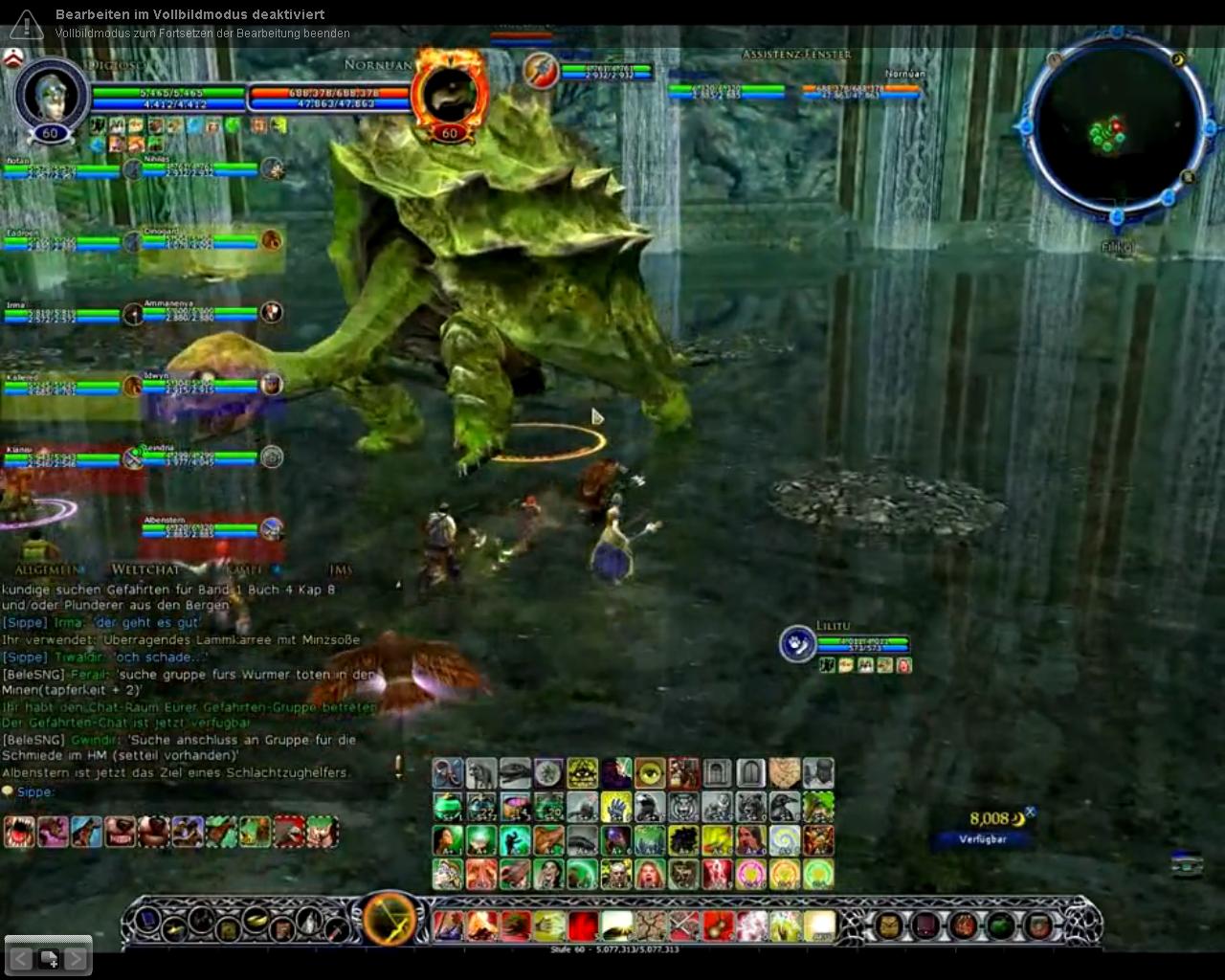Select the IMs chat tab
Image resolution: width=1225 pixels, height=980 pixels.
pyautogui.click(x=341, y=569)
